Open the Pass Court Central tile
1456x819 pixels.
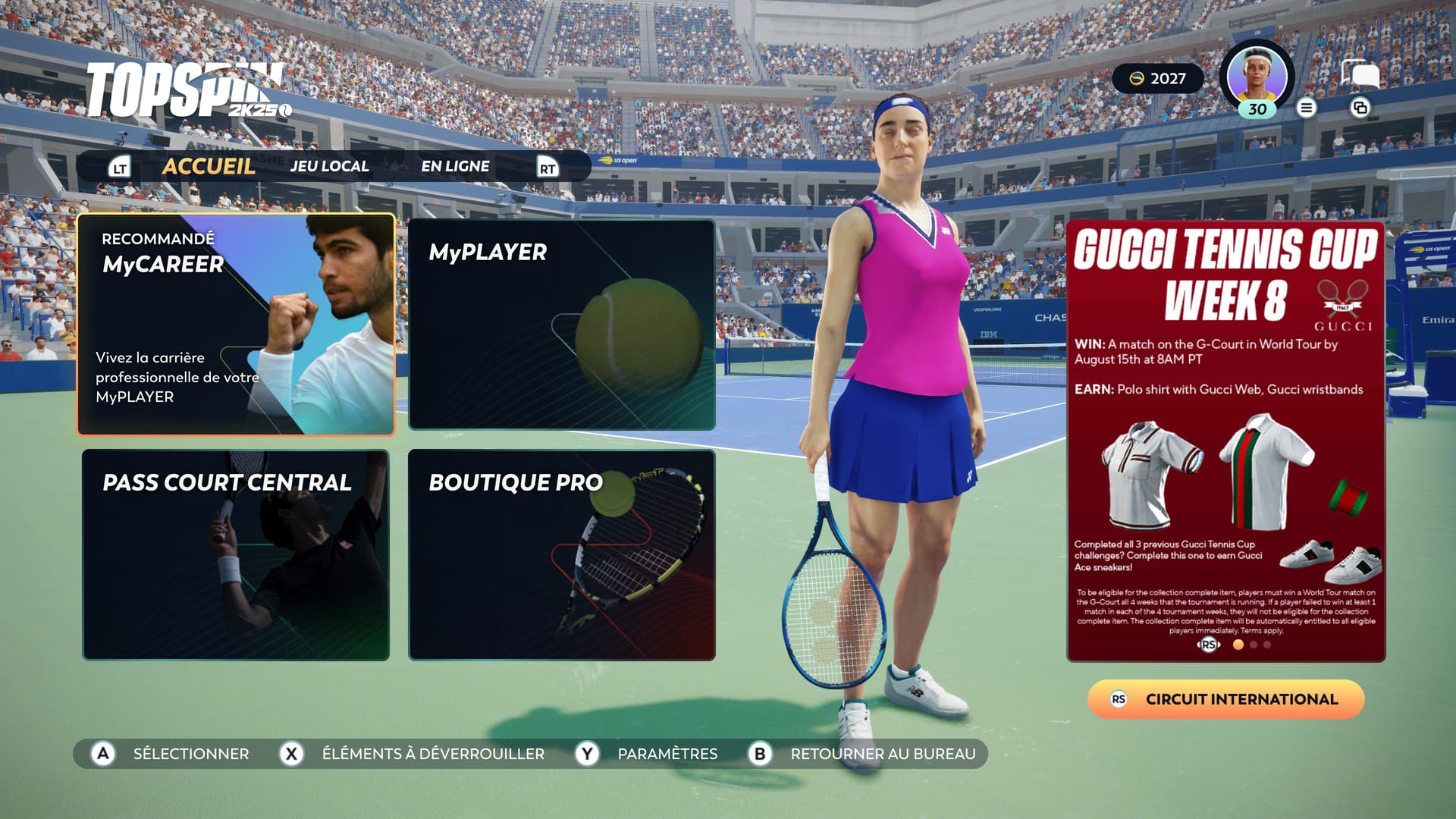click(236, 554)
